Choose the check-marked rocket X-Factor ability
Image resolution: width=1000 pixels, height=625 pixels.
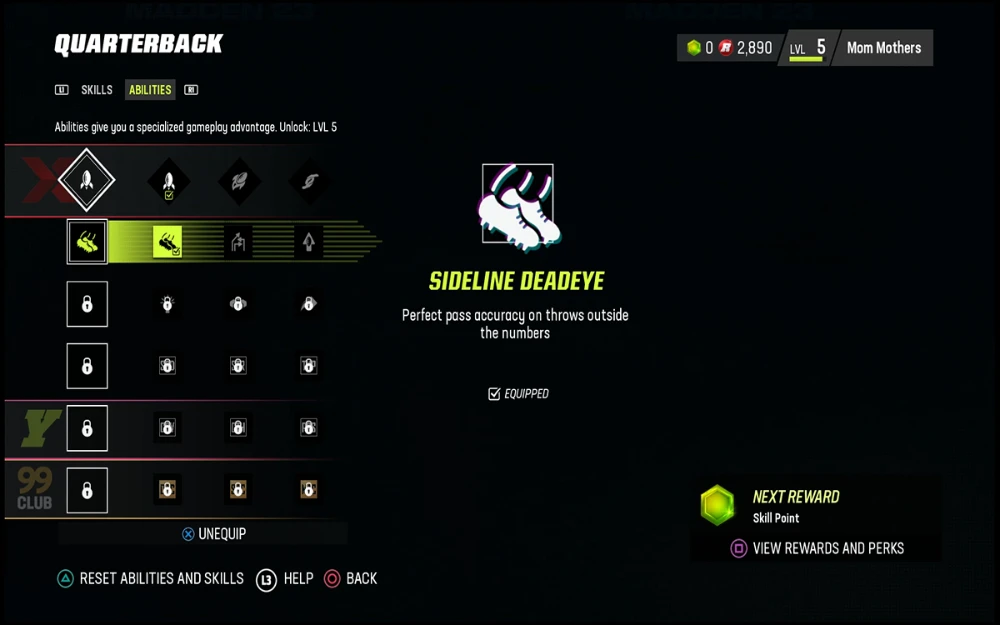(168, 182)
